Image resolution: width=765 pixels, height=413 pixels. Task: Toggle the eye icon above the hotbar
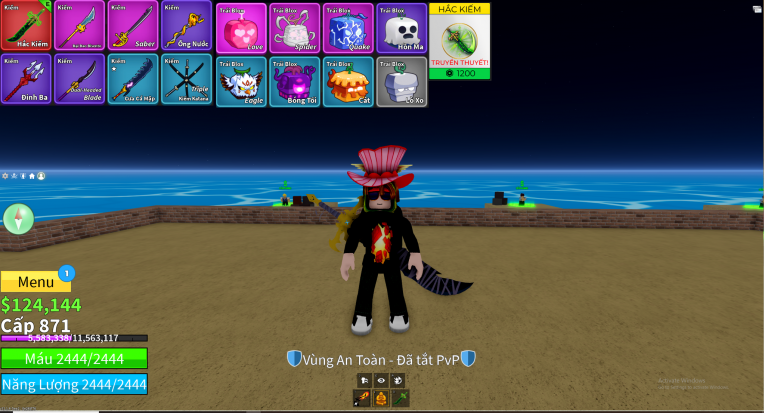coord(381,380)
